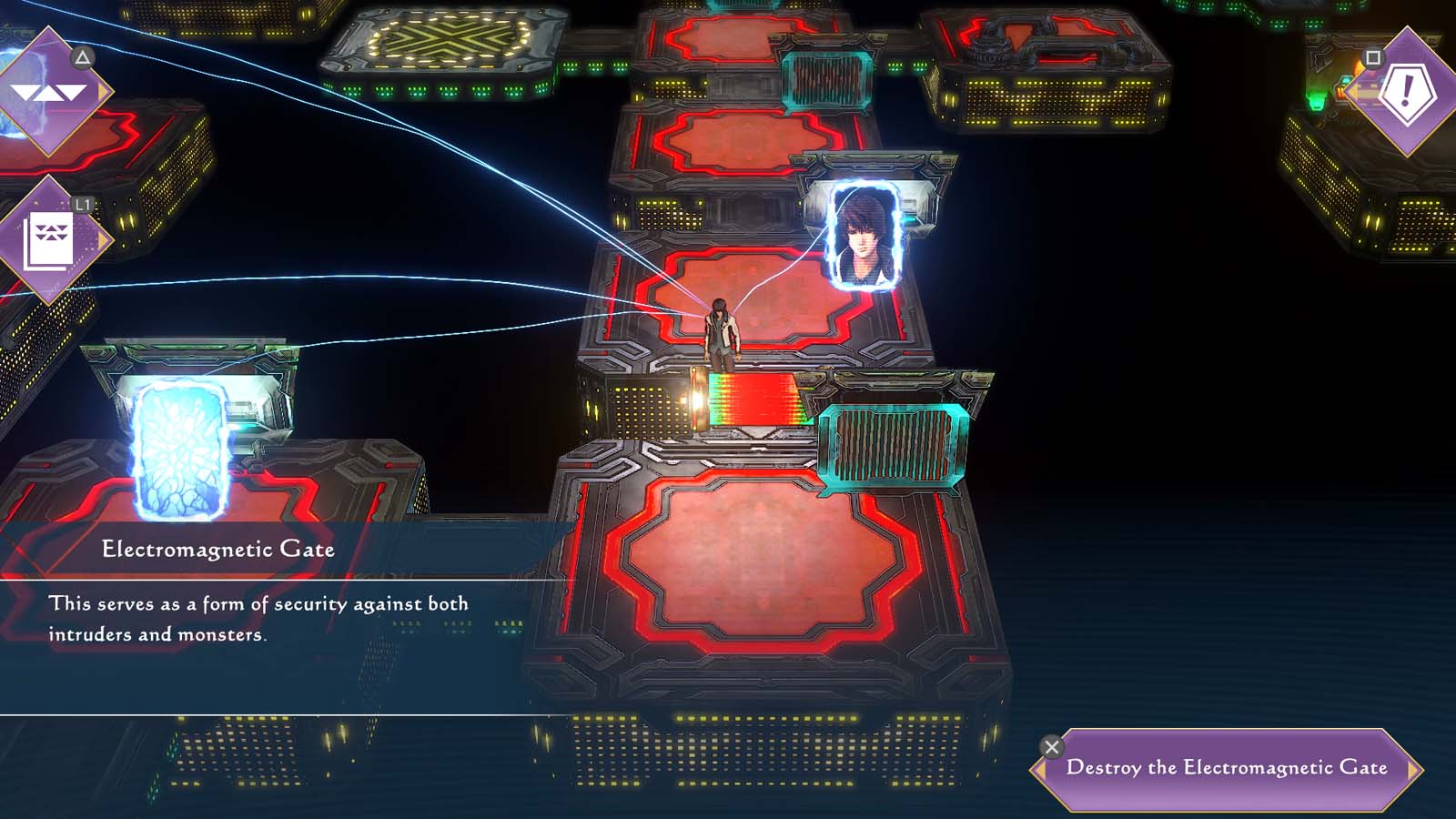This screenshot has height=819, width=1456.
Task: Dismiss the objective with the X button
Action: 1053,746
